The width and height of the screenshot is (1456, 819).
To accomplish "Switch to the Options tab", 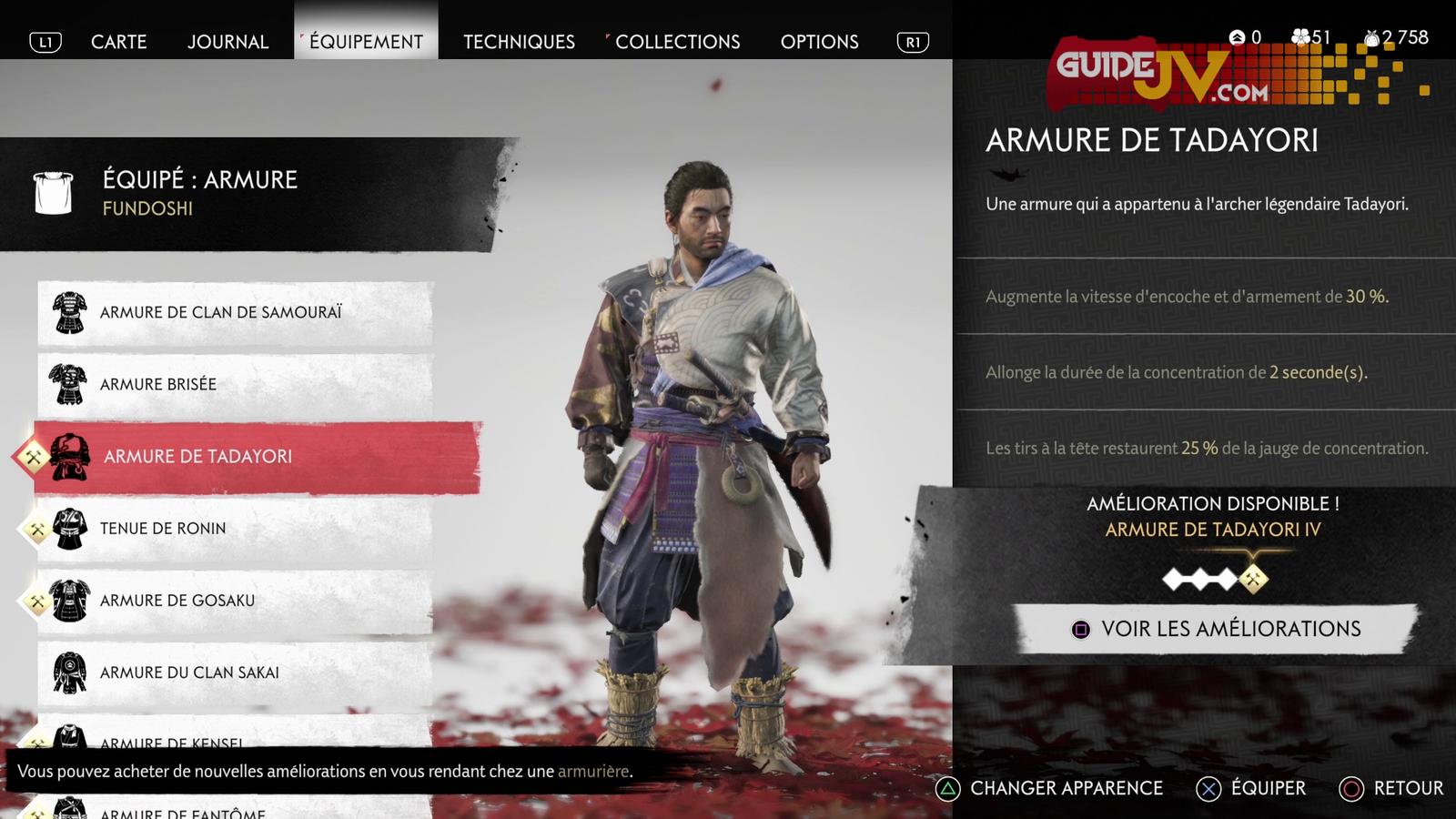I will coord(819,42).
